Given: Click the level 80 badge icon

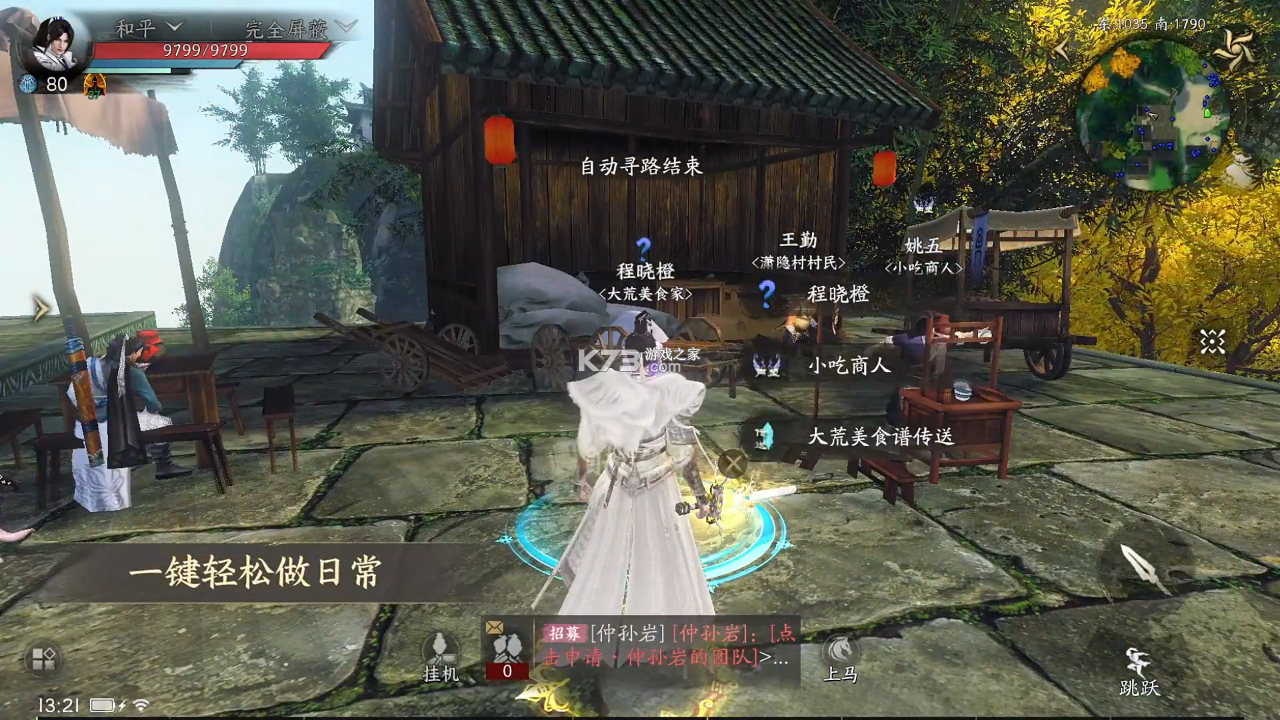Looking at the screenshot, I should pyautogui.click(x=28, y=82).
